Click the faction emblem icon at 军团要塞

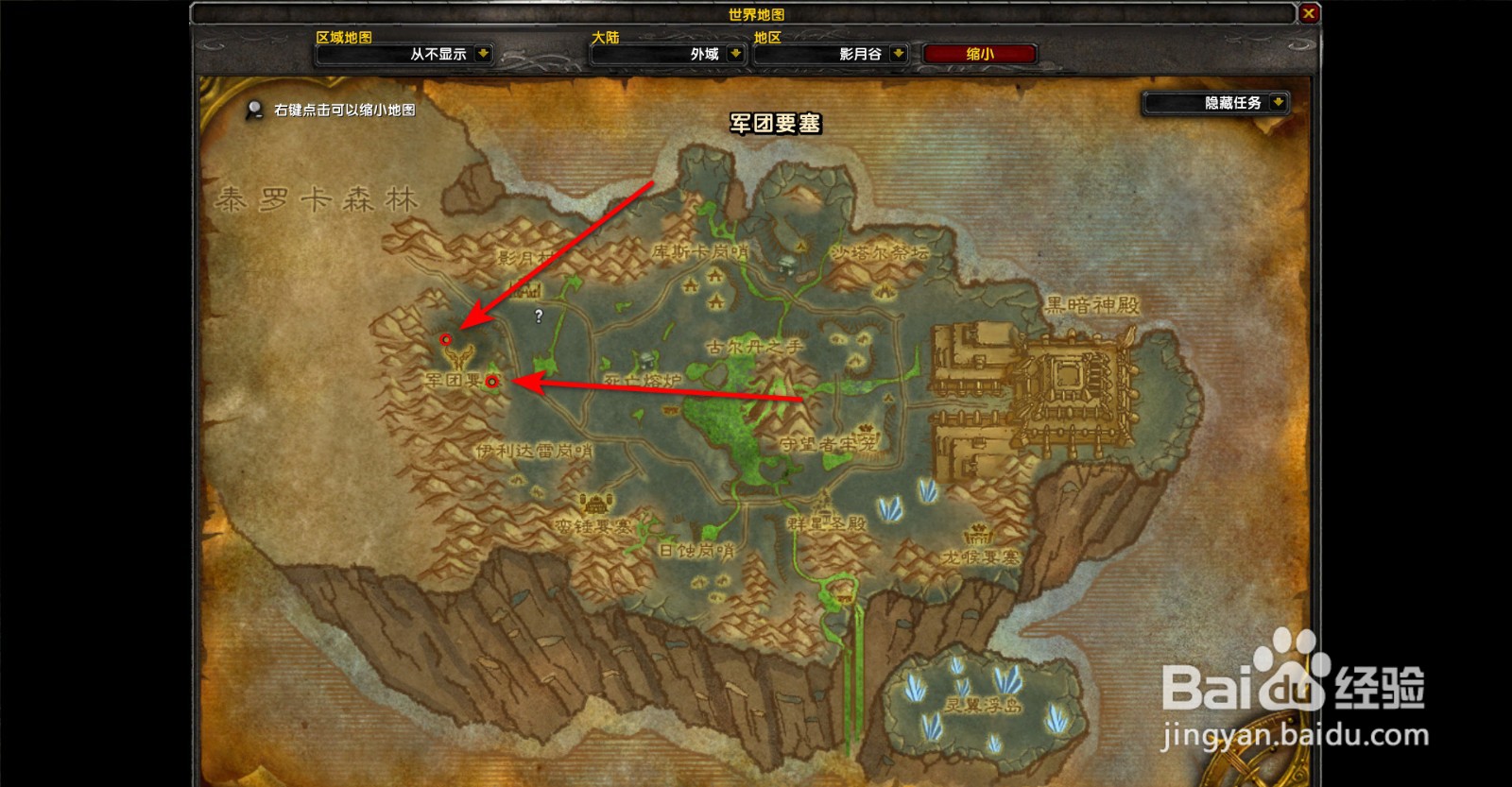456,358
